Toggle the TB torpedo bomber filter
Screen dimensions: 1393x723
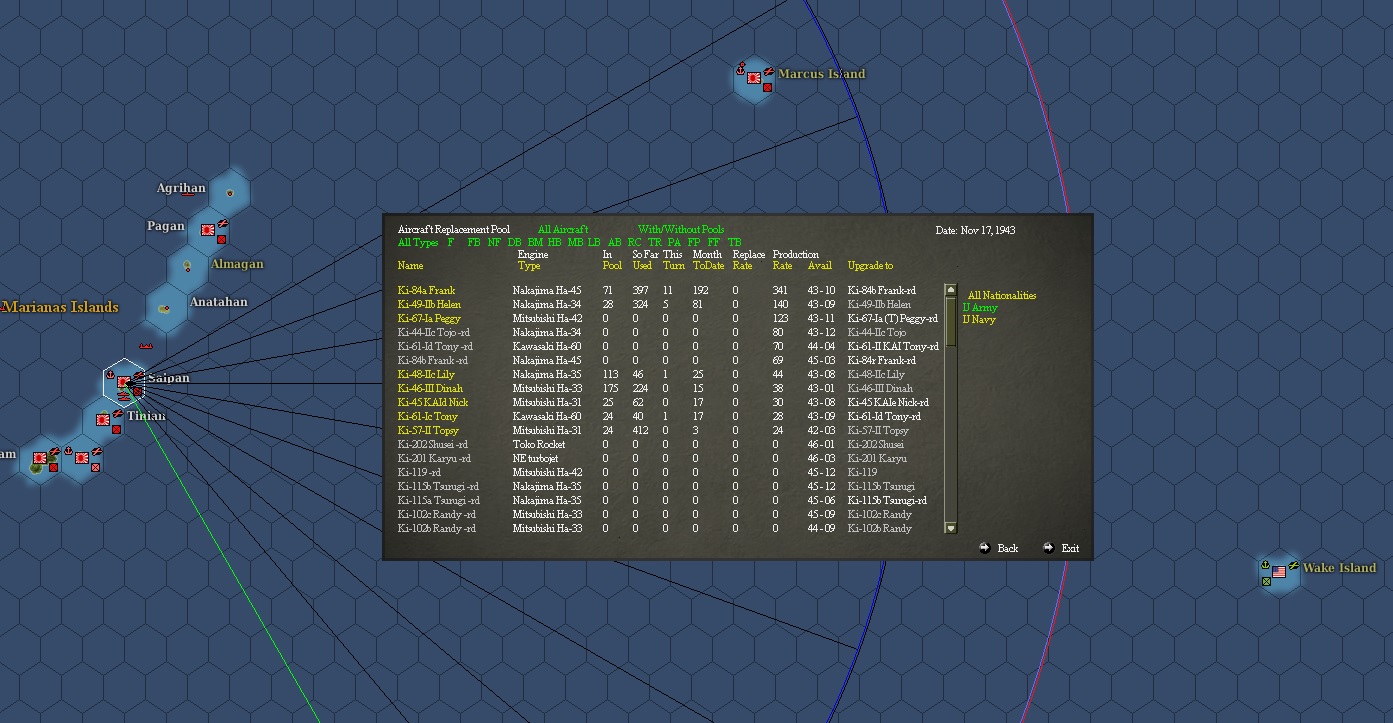(x=735, y=242)
